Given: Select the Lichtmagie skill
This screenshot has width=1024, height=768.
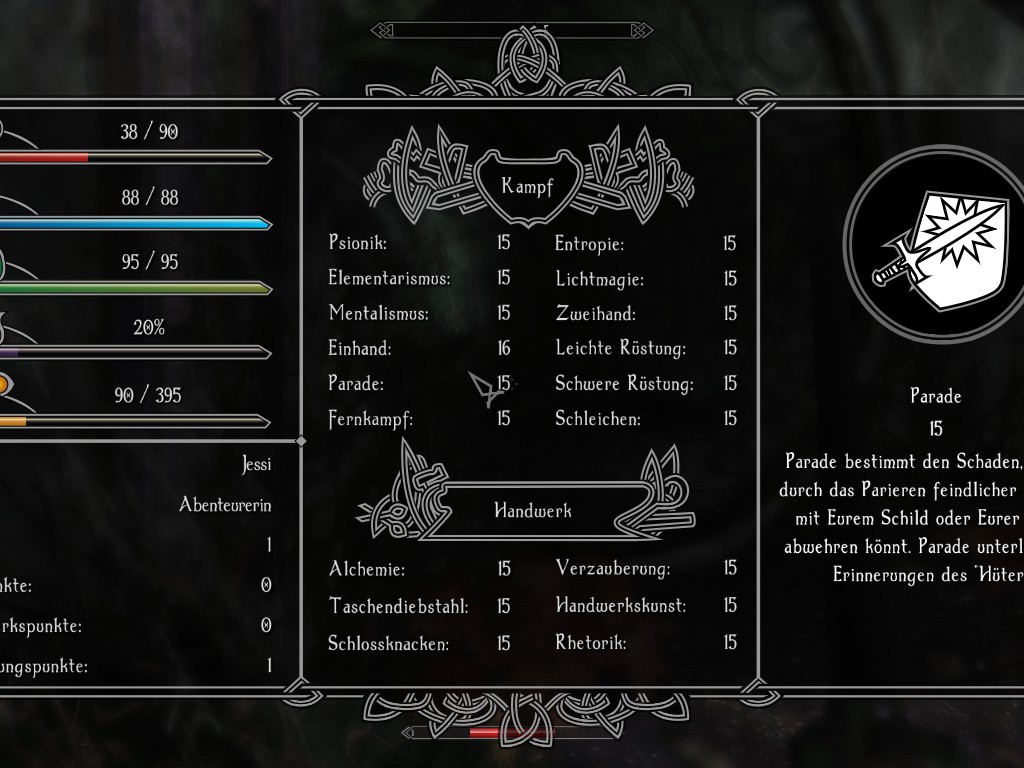Looking at the screenshot, I should [599, 279].
